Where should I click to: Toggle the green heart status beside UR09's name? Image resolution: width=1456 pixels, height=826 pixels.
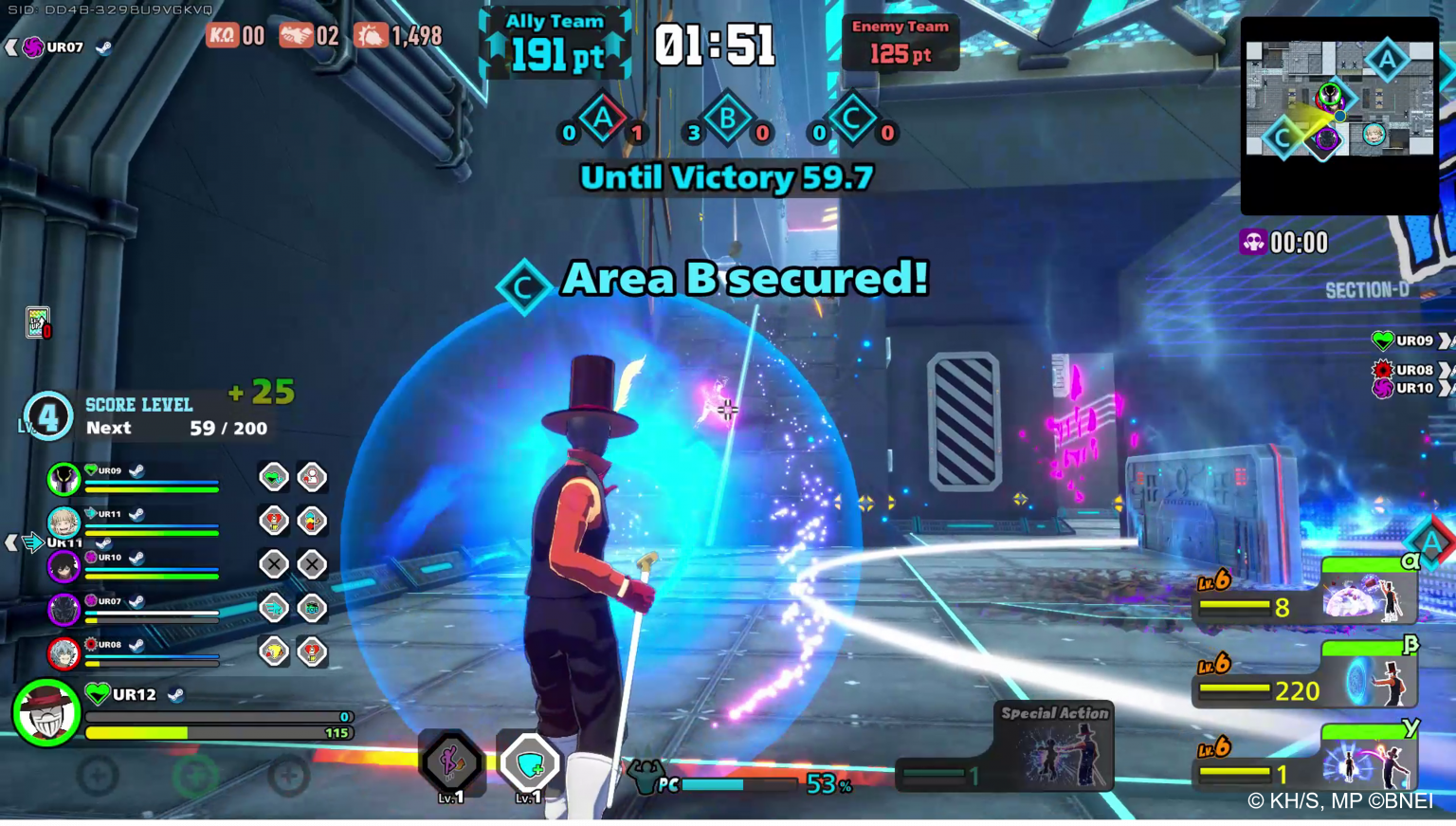click(x=91, y=469)
